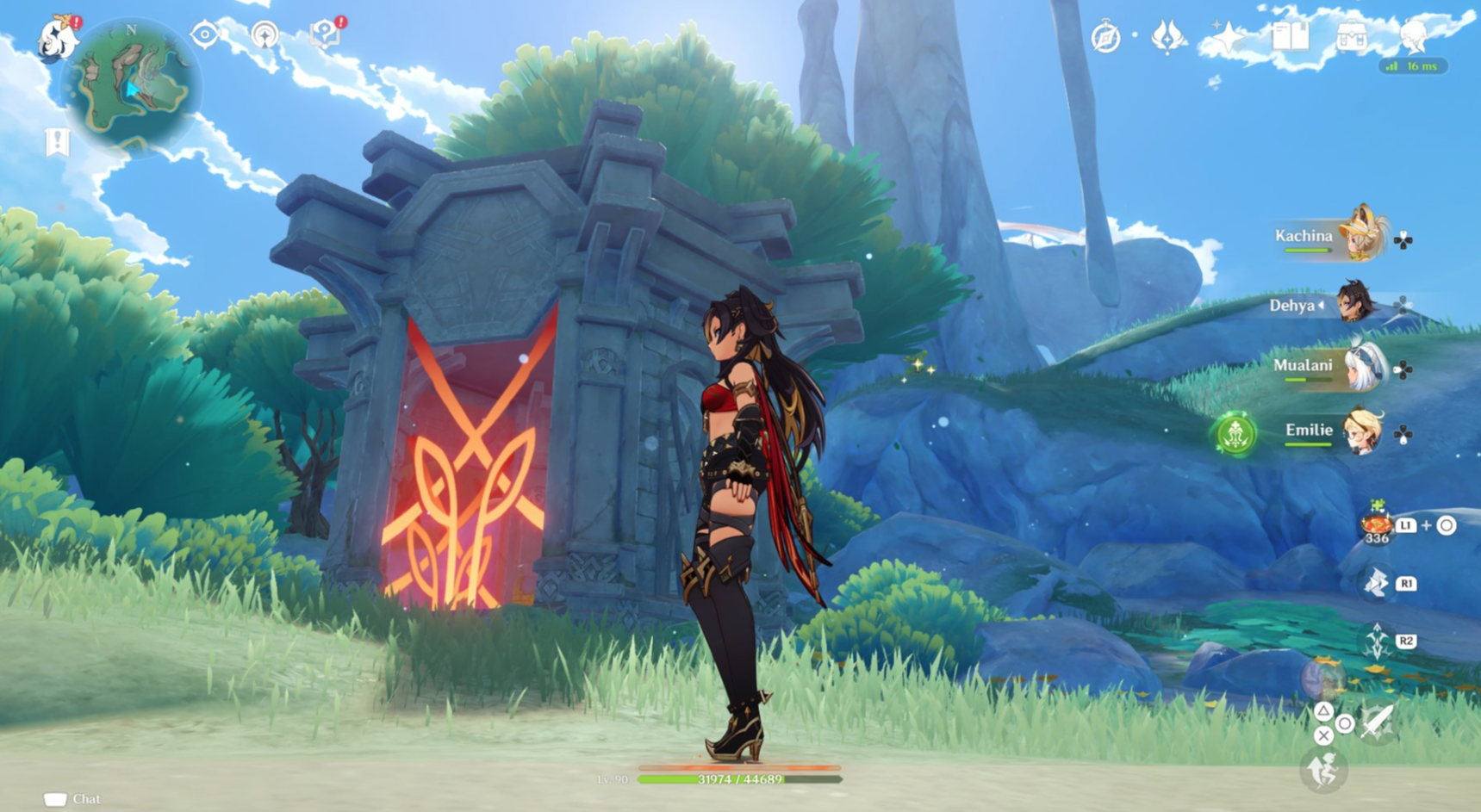The height and width of the screenshot is (812, 1481).
Task: Open the question-mark tutorial tips icon
Action: click(325, 34)
